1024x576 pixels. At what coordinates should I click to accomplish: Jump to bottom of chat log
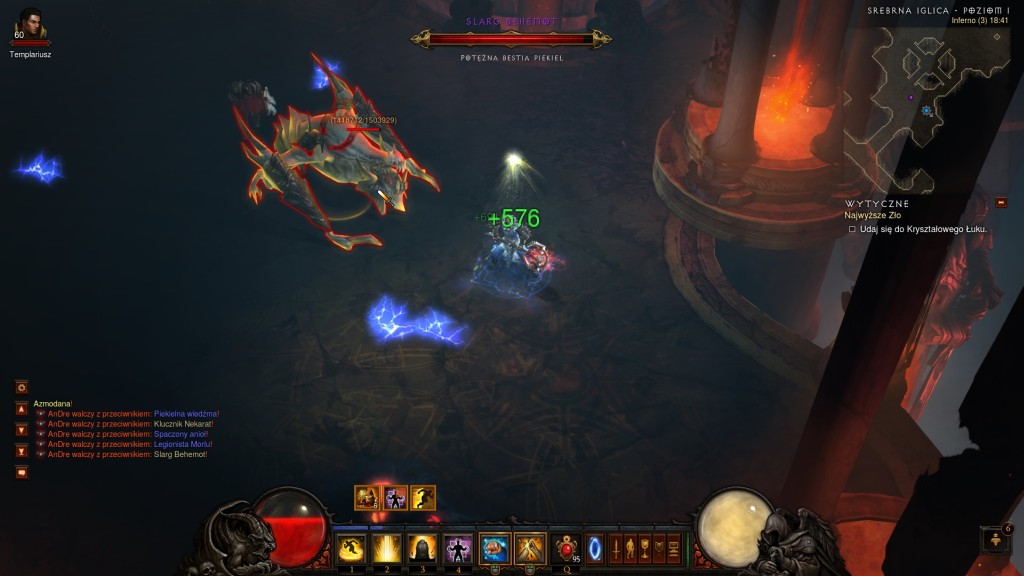(x=21, y=450)
